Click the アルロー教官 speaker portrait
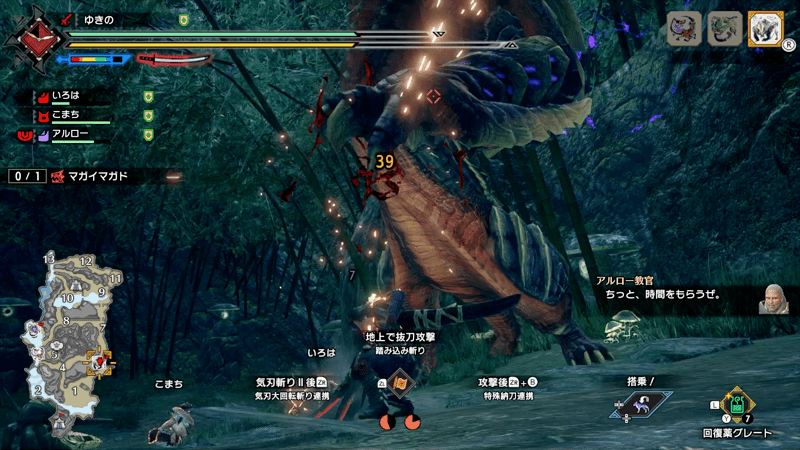The width and height of the screenshot is (800, 450). click(x=773, y=298)
